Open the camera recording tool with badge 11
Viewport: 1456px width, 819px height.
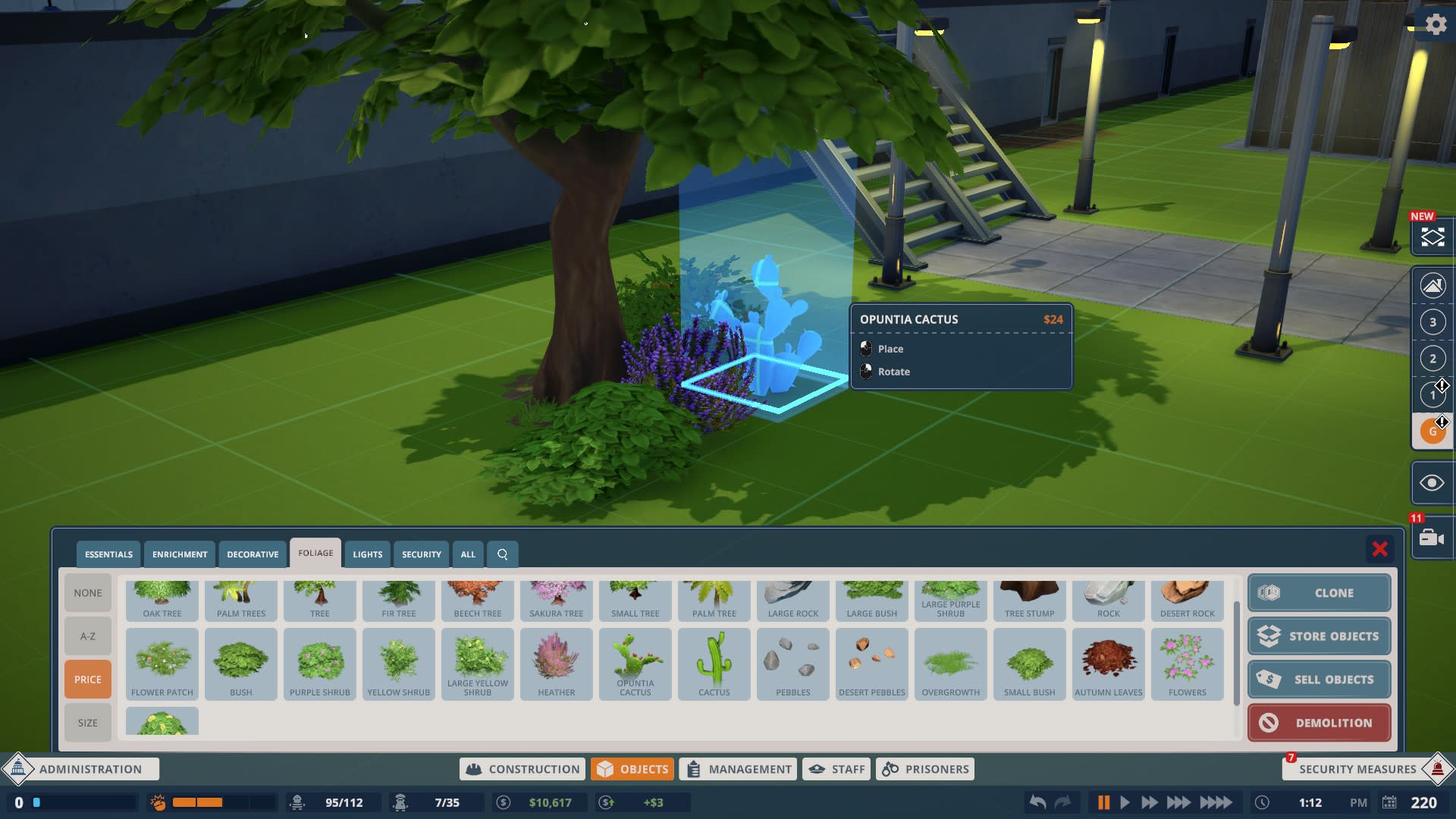1430,538
